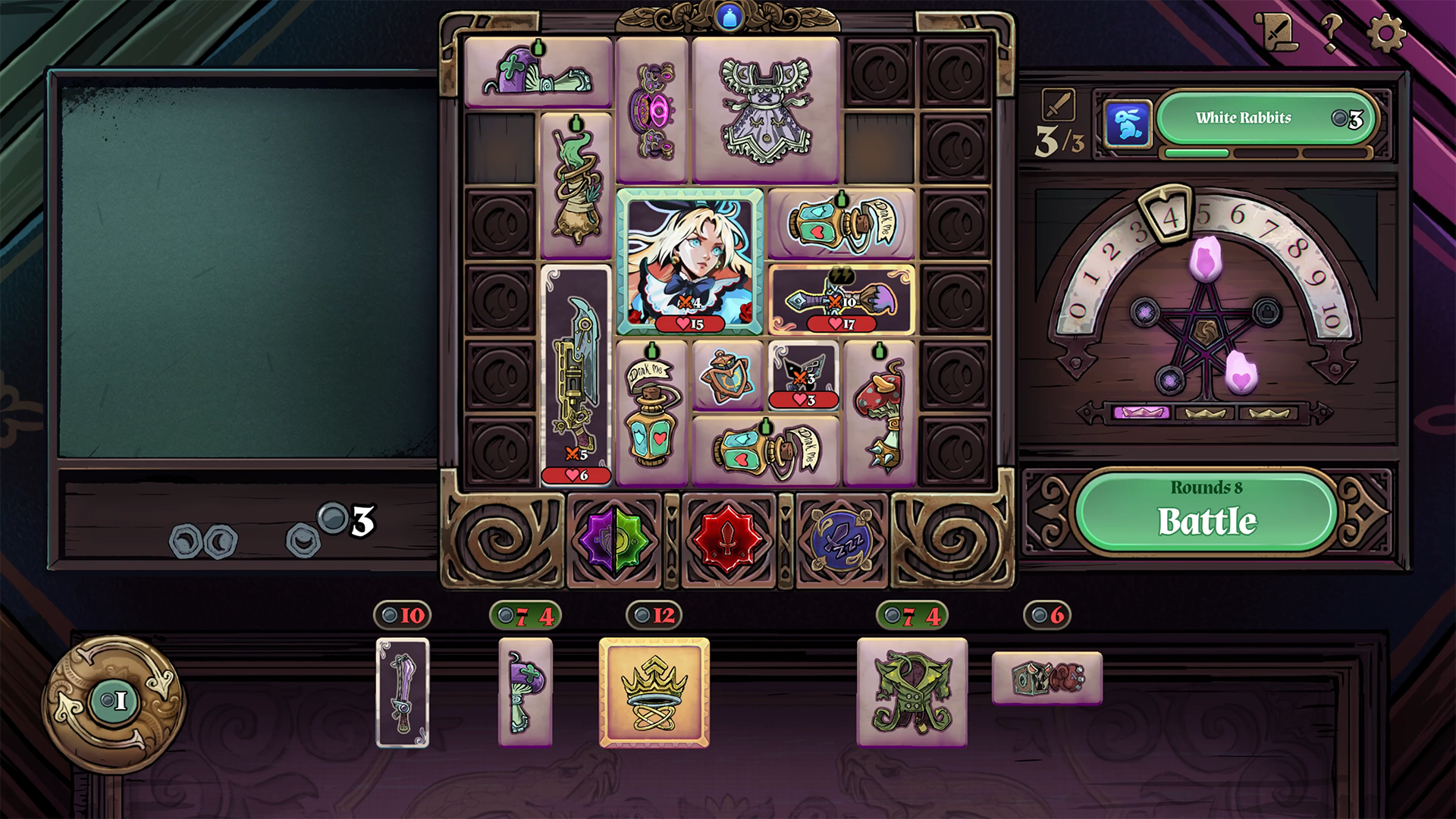The height and width of the screenshot is (819, 1456).
Task: Click the frilly dress item on the board
Action: 766,109
